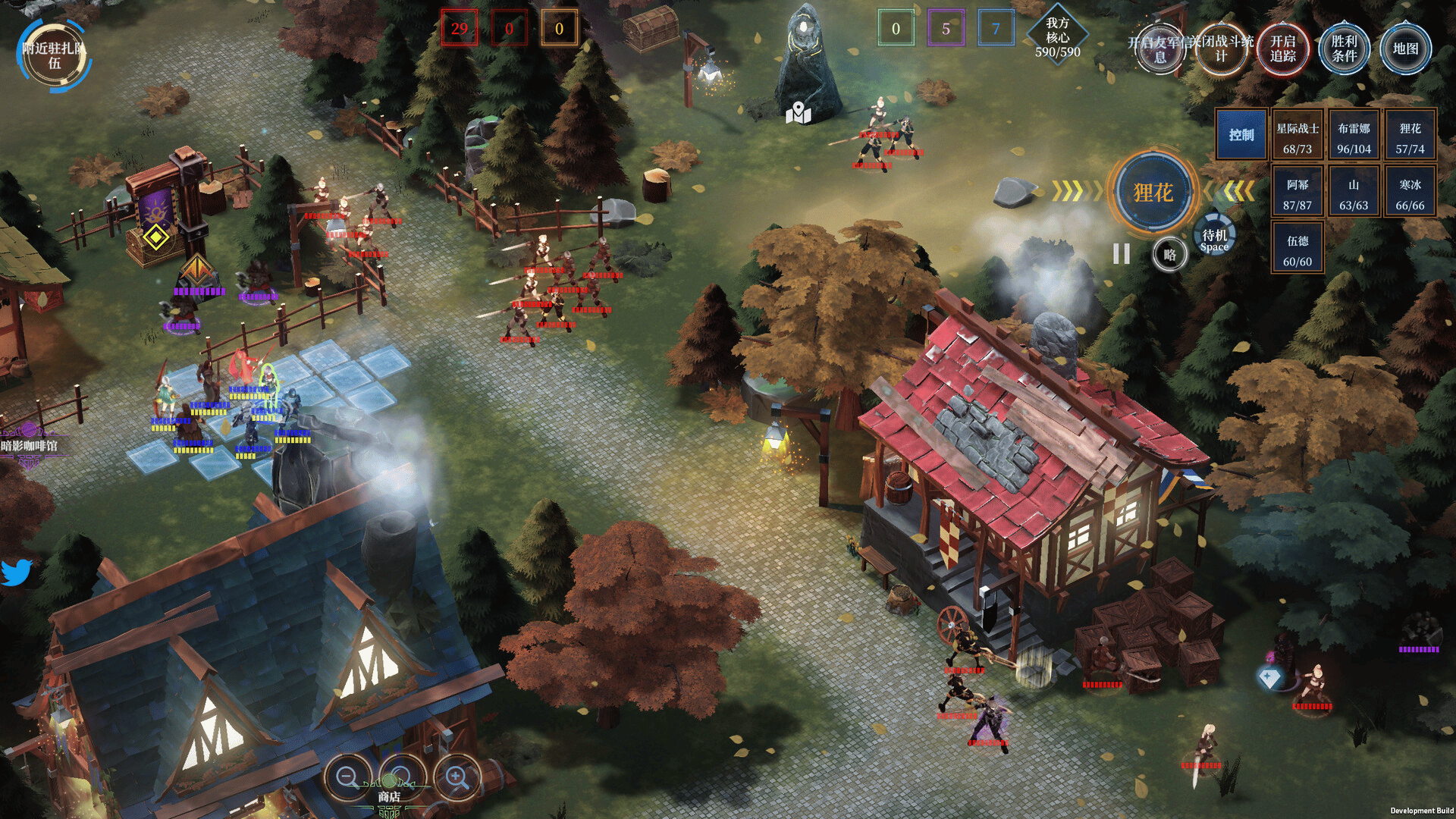The height and width of the screenshot is (819, 1456).
Task: Open the 地图 map button
Action: click(x=1405, y=49)
